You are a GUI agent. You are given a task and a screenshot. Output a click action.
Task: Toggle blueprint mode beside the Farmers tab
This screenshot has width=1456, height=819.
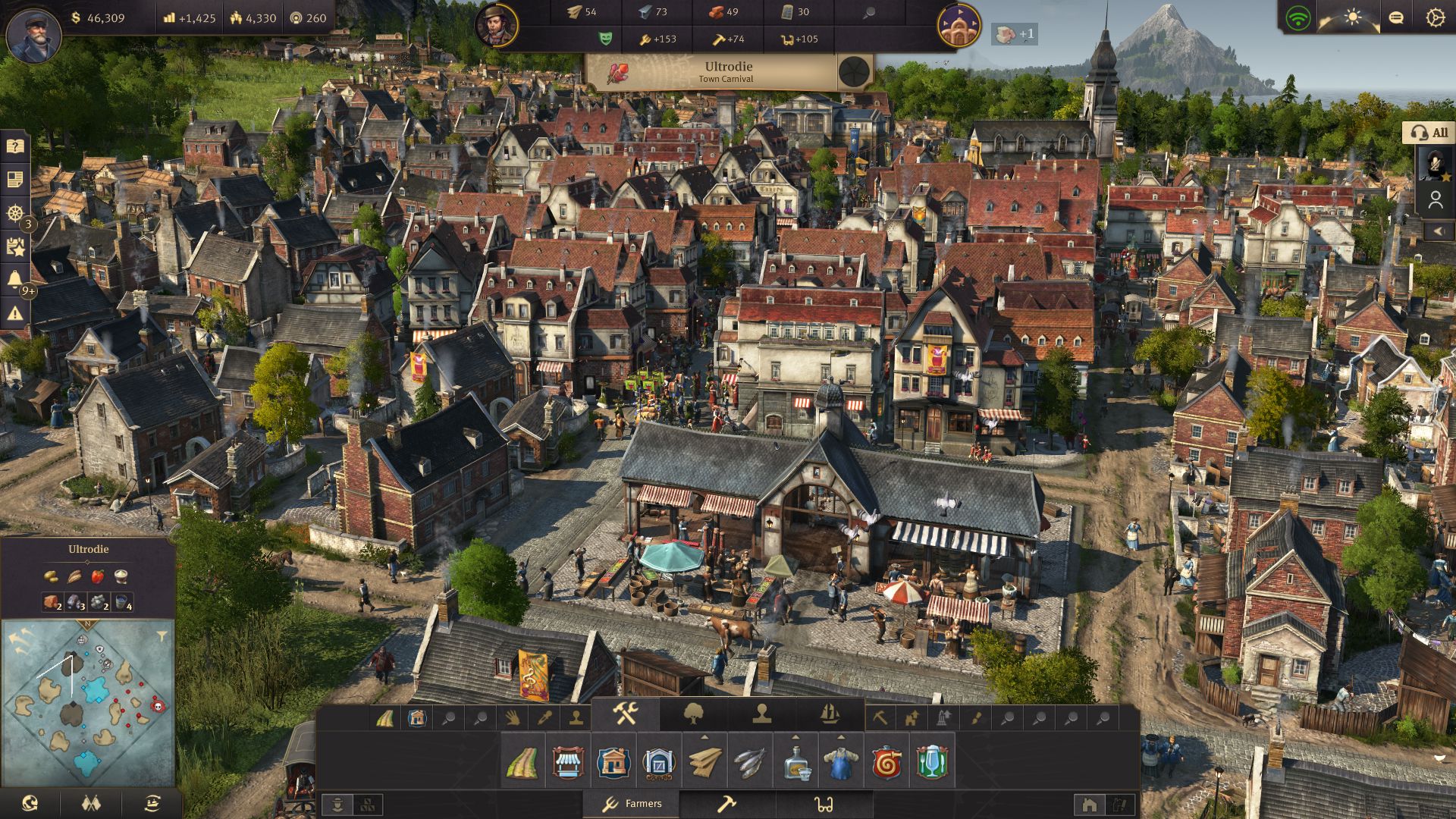click(369, 804)
